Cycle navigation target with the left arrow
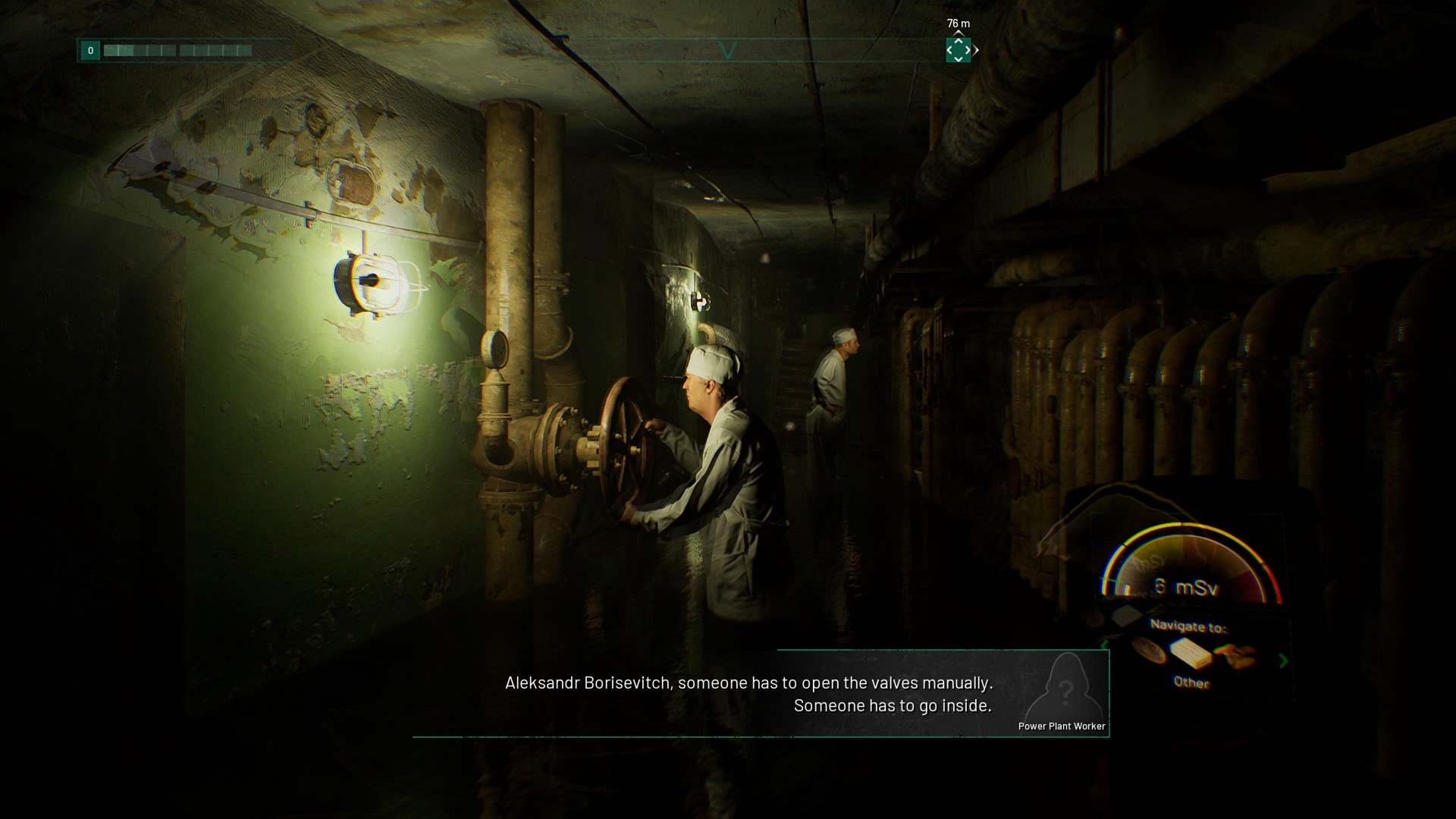The width and height of the screenshot is (1456, 819). click(x=1104, y=645)
